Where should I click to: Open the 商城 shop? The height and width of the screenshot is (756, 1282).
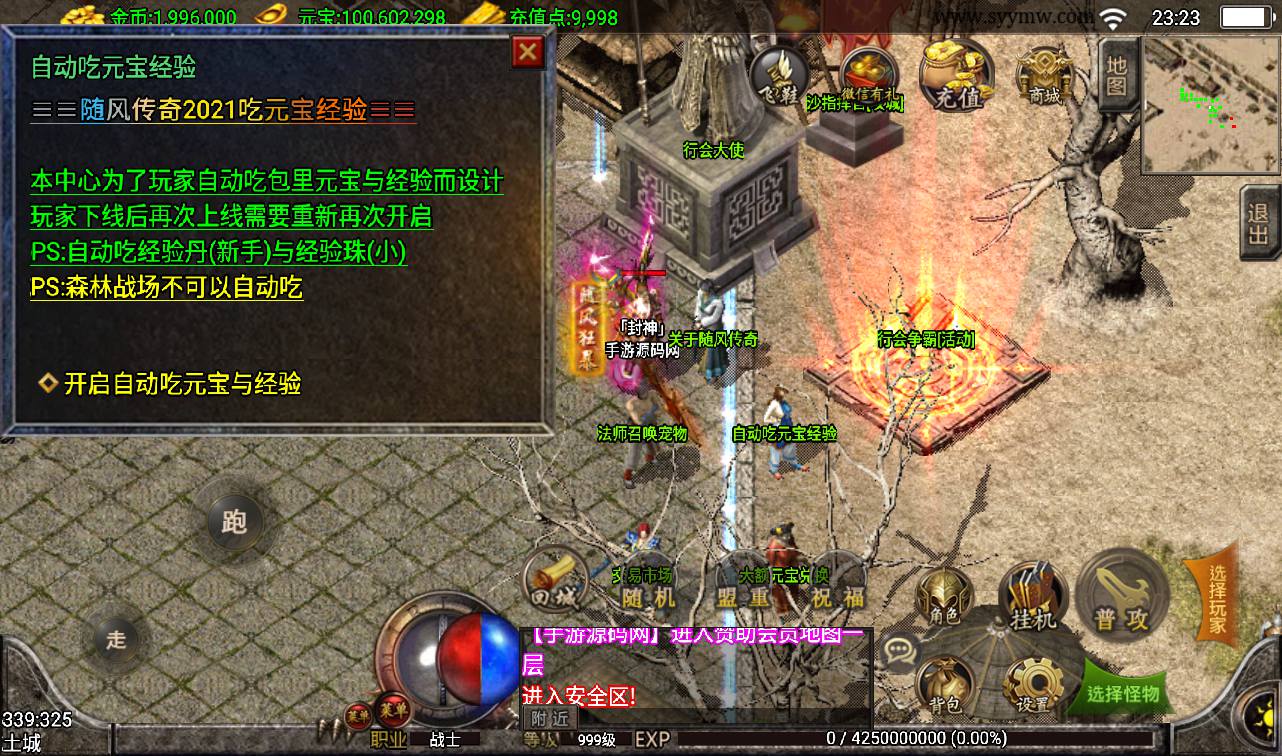click(1044, 74)
